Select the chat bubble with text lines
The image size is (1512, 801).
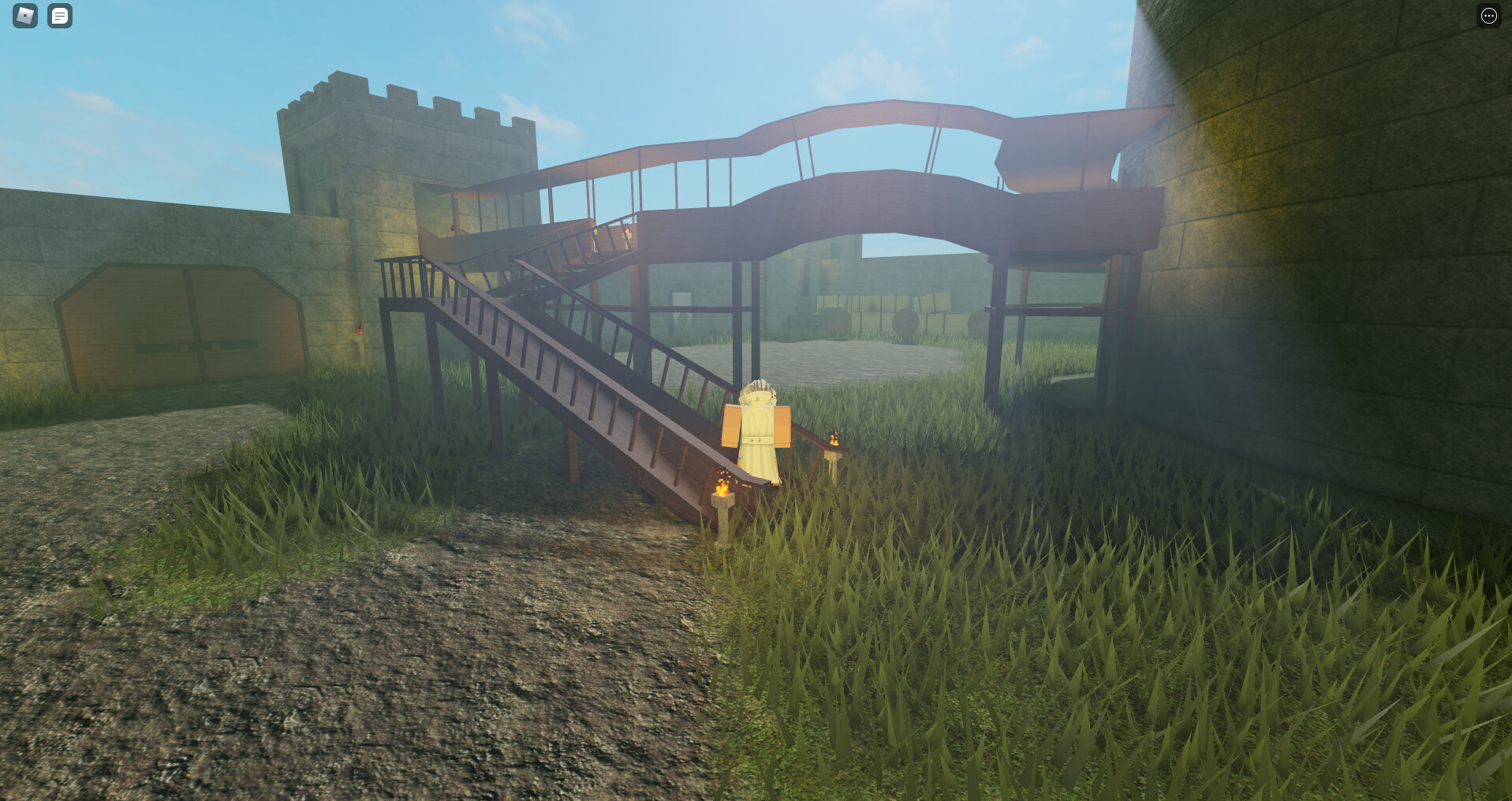pos(60,16)
